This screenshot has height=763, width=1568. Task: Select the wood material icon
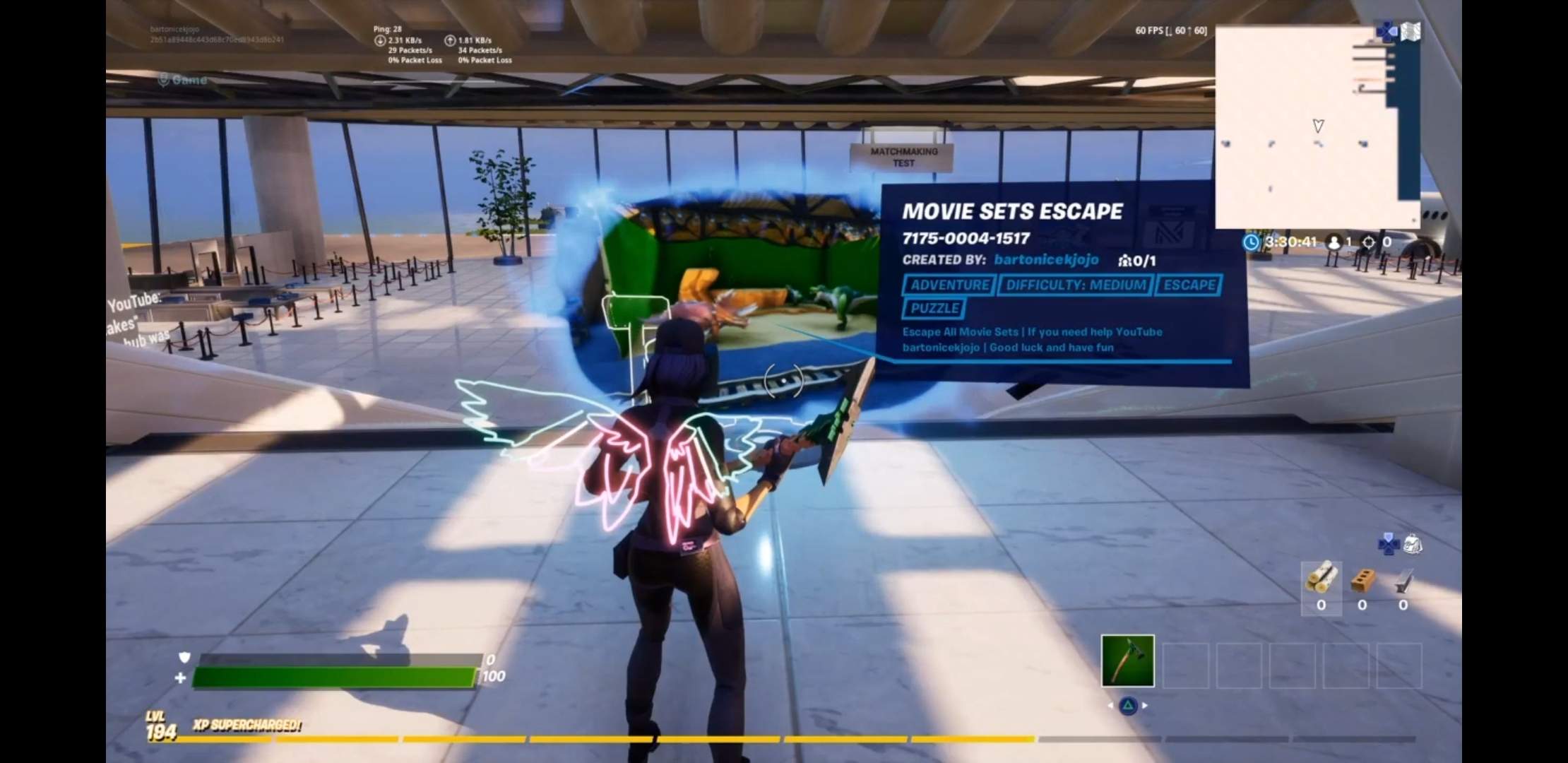pyautogui.click(x=1321, y=579)
